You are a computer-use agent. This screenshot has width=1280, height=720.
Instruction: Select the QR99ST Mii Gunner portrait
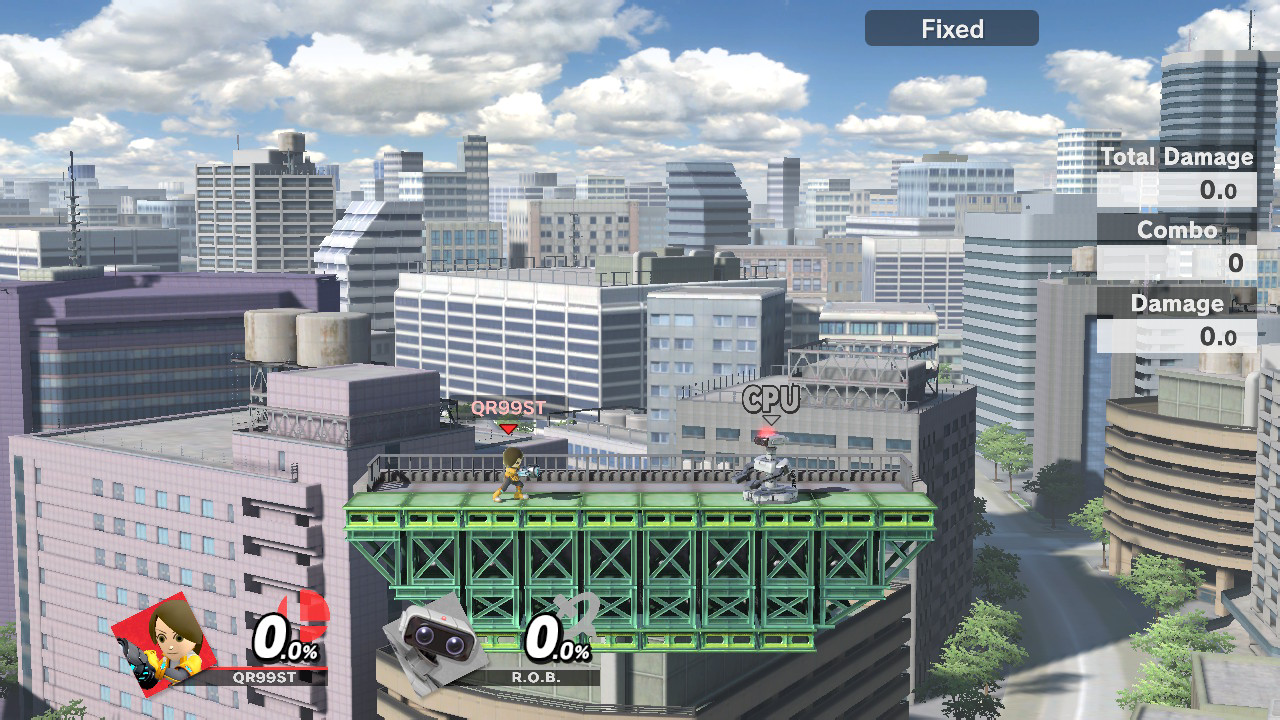[x=165, y=640]
